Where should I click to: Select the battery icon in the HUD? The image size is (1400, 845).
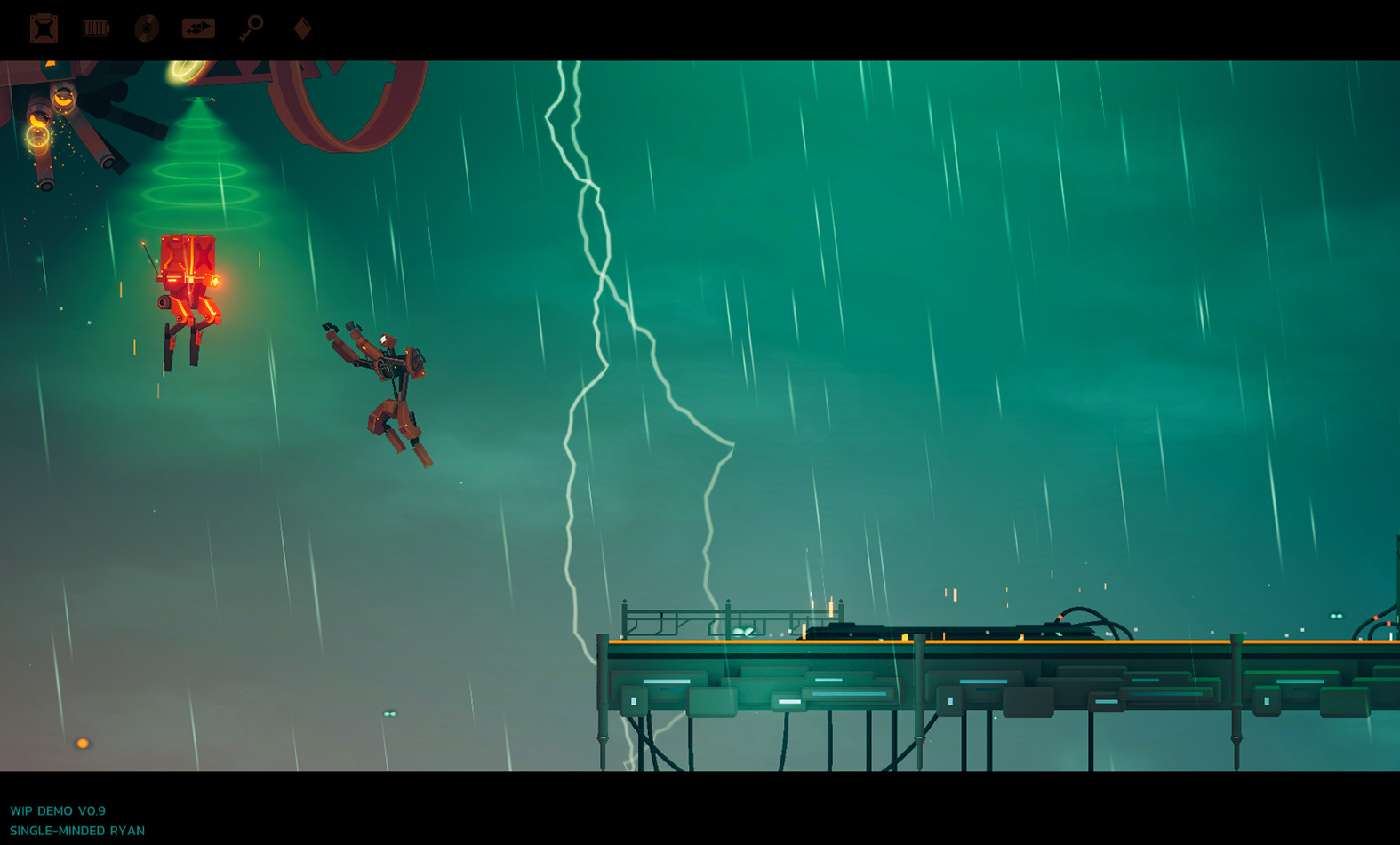click(95, 28)
